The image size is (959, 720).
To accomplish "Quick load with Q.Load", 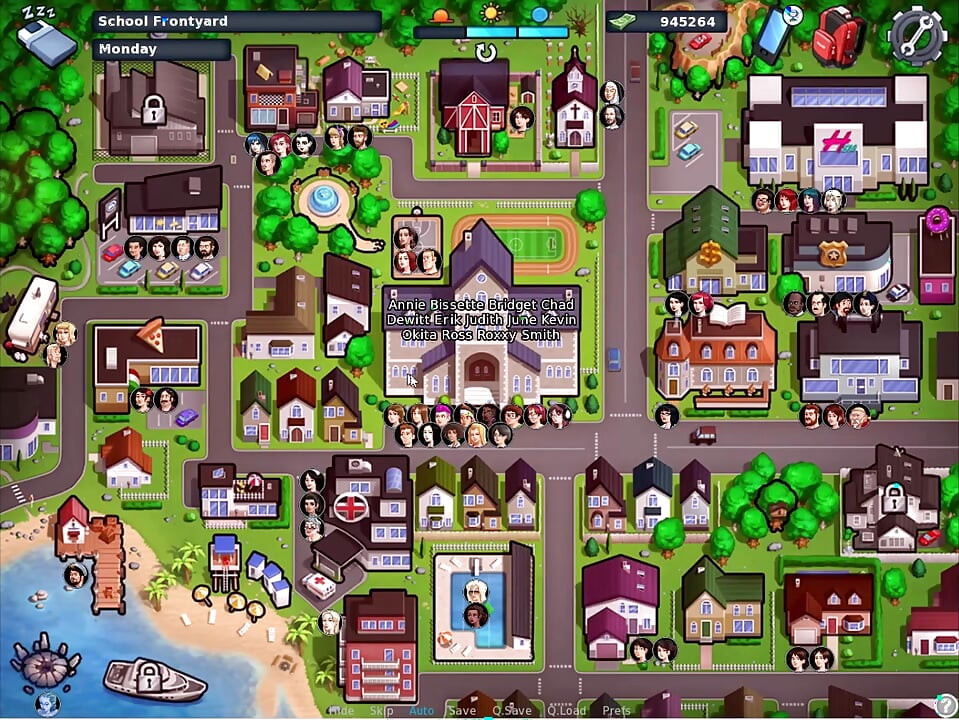I will tap(566, 711).
